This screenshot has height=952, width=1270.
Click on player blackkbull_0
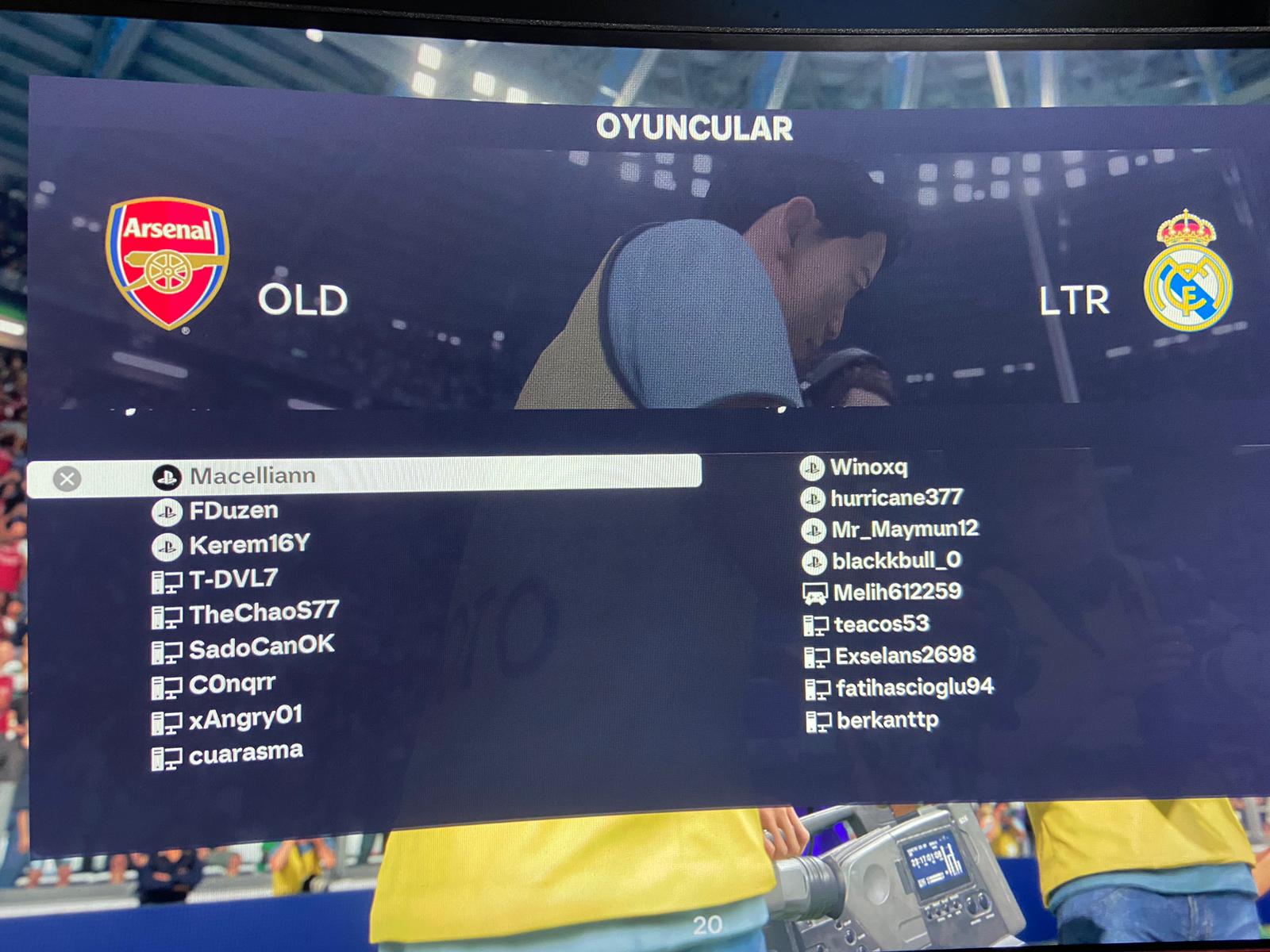[896, 561]
